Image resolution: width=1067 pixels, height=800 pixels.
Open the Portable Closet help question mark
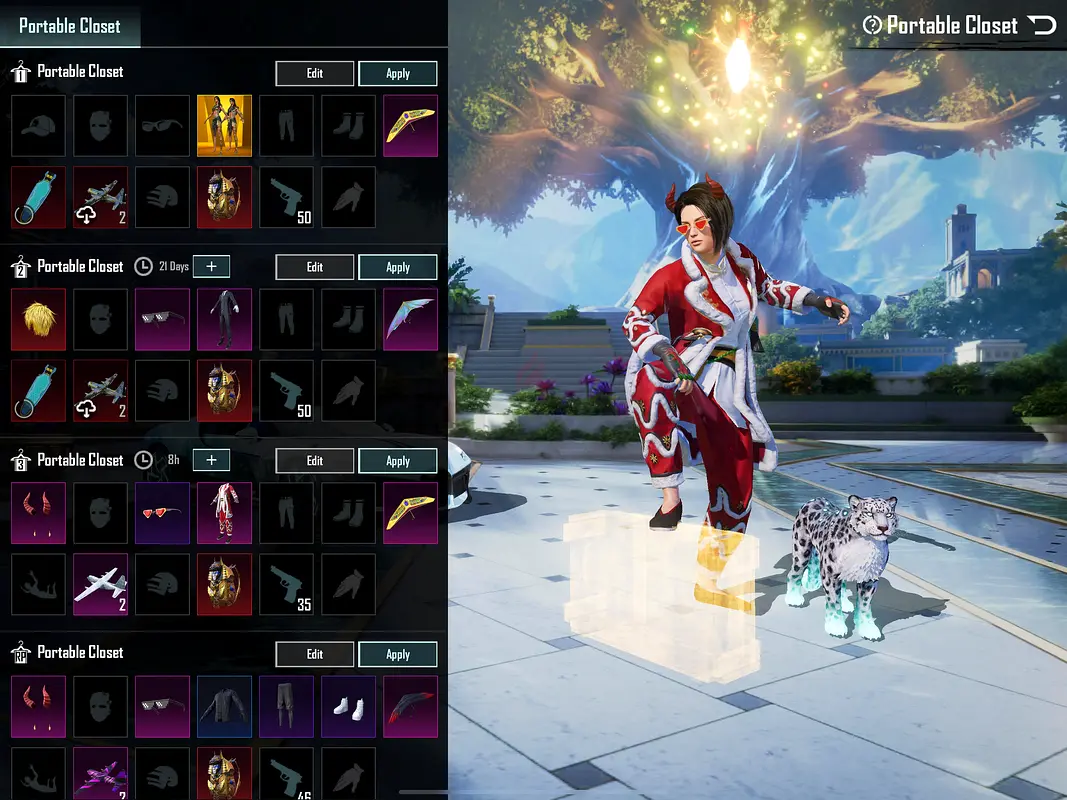click(872, 26)
